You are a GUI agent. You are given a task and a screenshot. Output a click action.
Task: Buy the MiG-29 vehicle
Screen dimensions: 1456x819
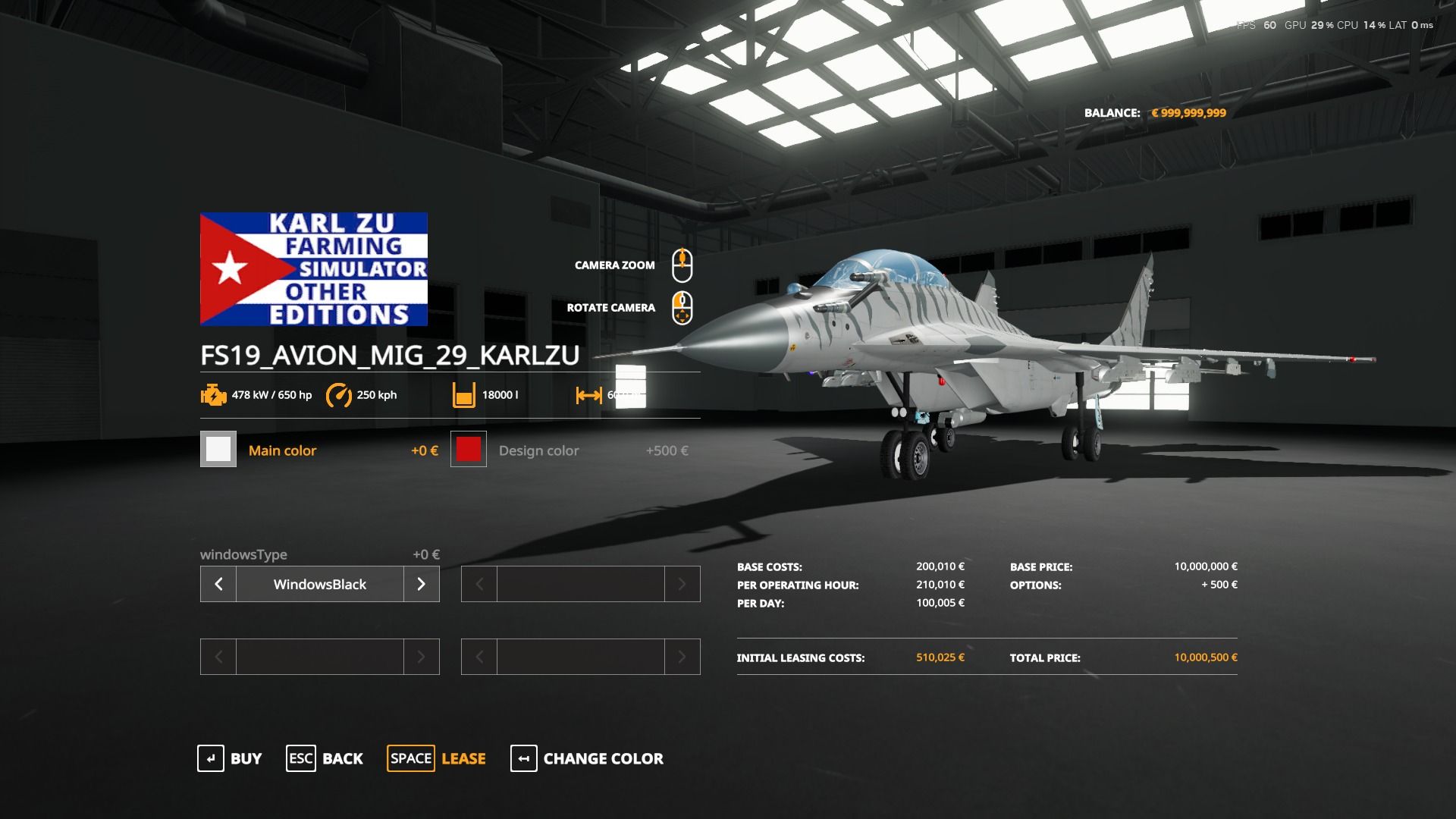click(x=230, y=758)
